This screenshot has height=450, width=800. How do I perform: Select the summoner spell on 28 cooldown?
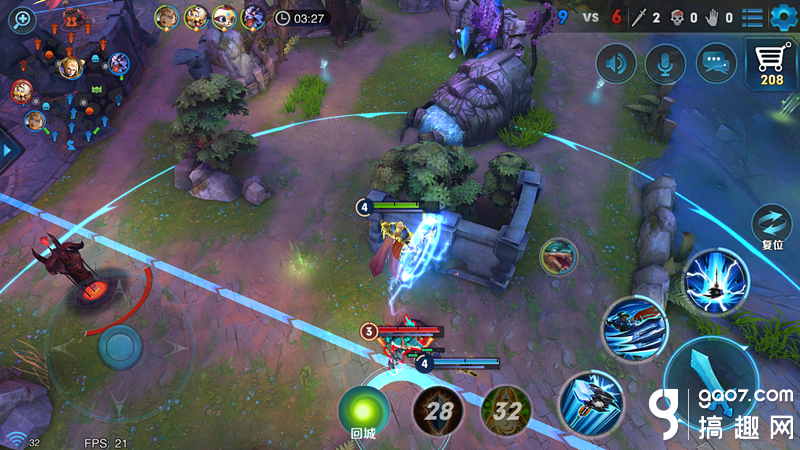pyautogui.click(x=437, y=410)
